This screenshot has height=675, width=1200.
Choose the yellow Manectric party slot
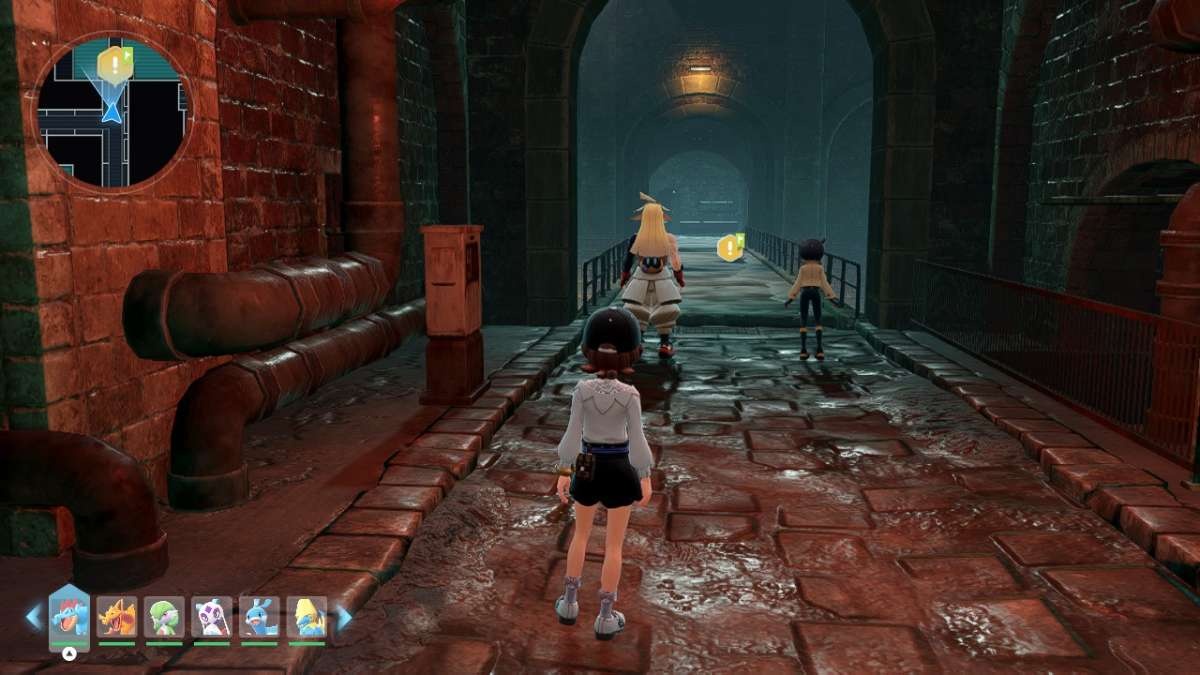[307, 617]
